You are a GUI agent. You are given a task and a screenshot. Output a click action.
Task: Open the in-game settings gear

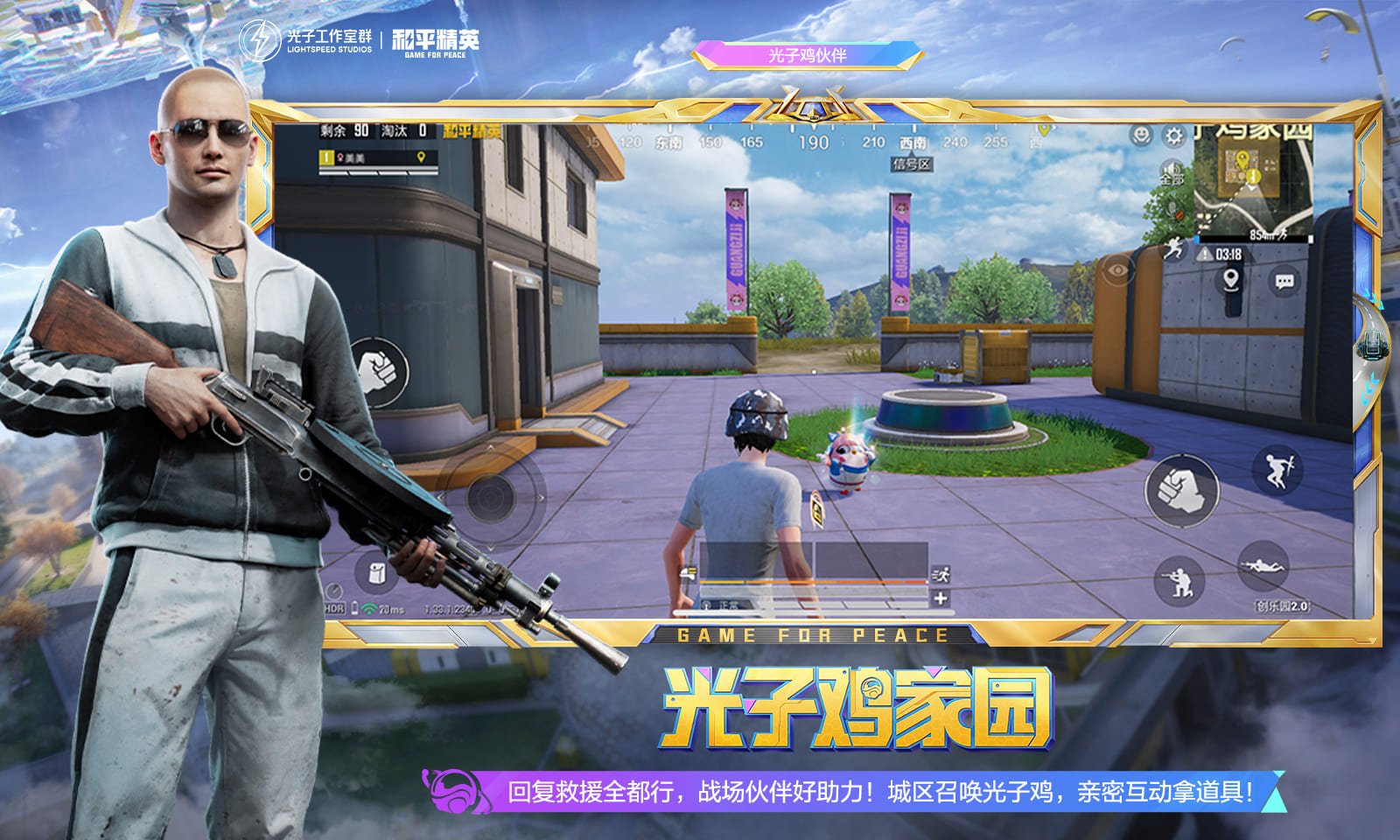(x=1172, y=135)
